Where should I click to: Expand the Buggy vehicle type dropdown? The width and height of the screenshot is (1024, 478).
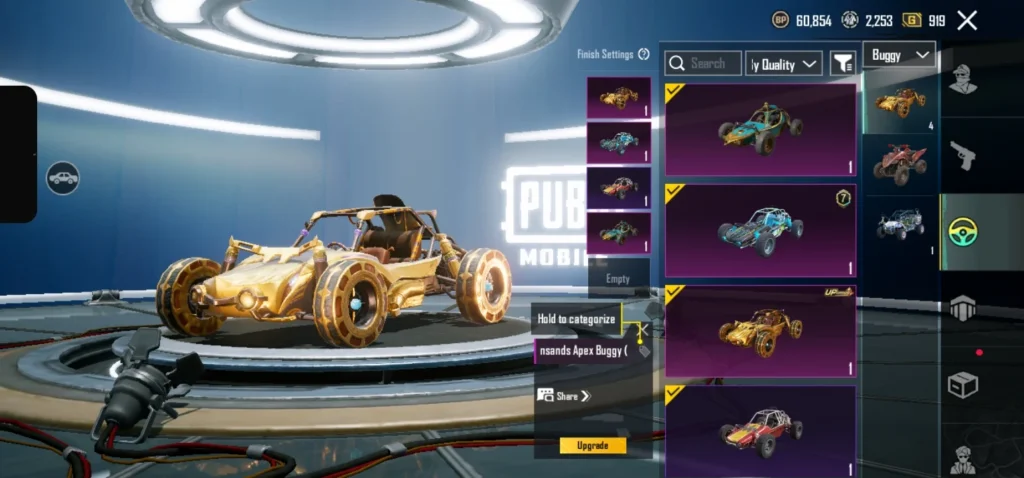(x=900, y=54)
